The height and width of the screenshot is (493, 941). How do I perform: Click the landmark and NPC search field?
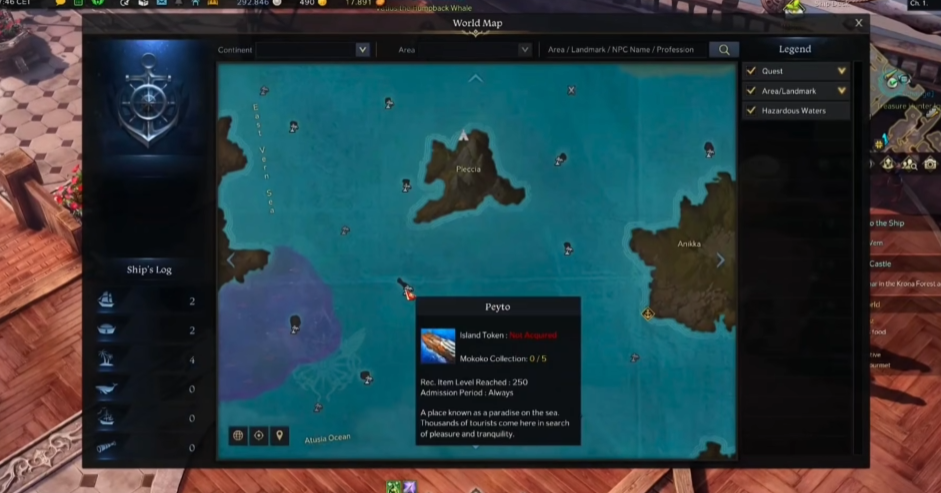coord(621,49)
